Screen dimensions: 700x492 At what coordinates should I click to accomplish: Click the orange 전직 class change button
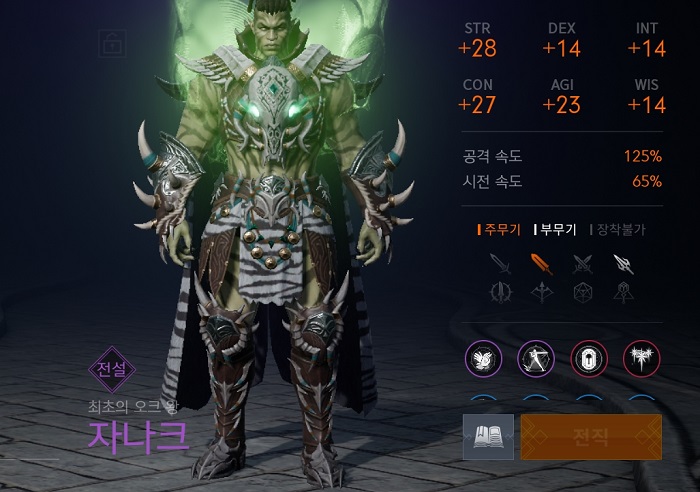click(590, 437)
